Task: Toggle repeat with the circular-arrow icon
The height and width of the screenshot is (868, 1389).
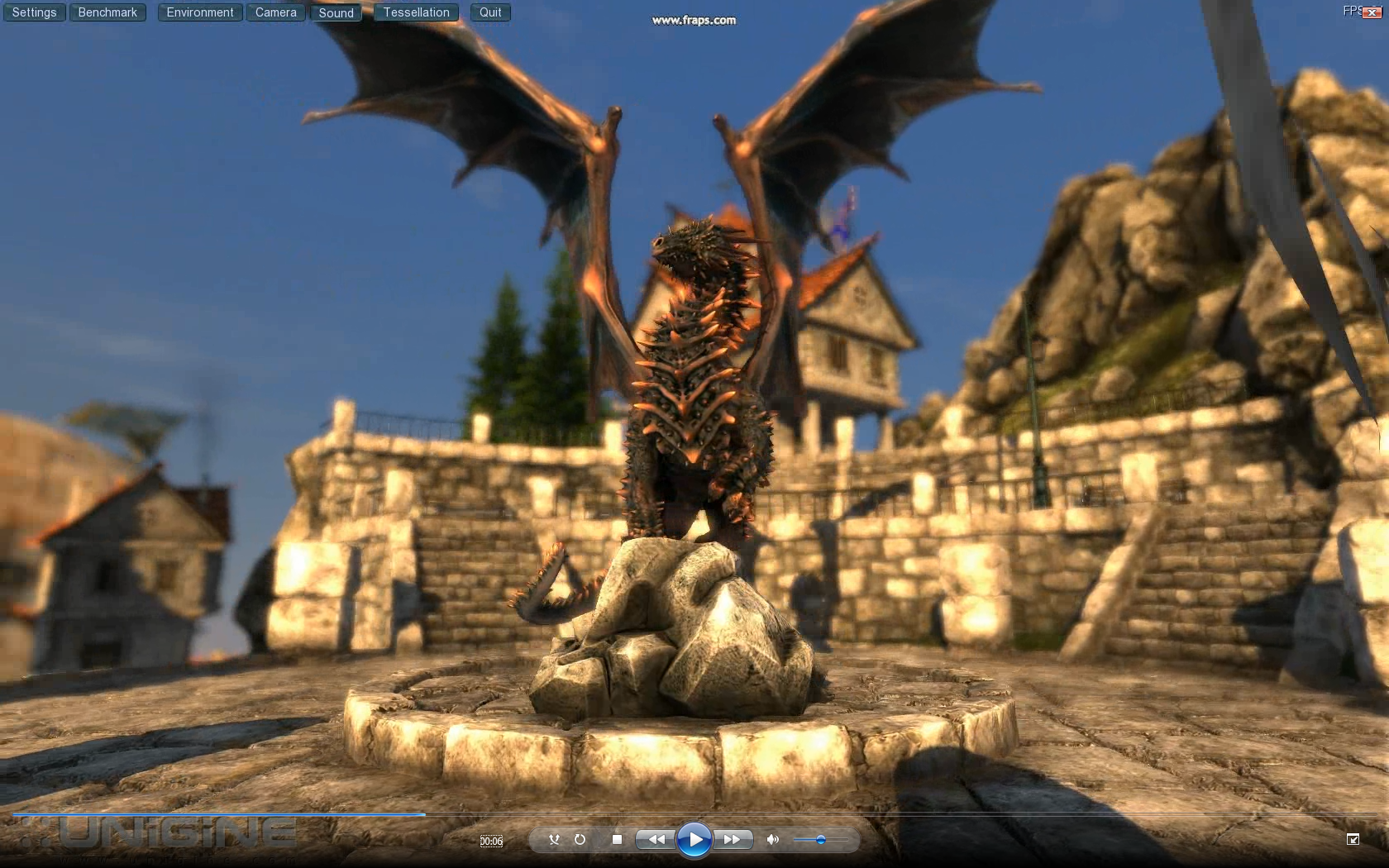Action: 580,839
